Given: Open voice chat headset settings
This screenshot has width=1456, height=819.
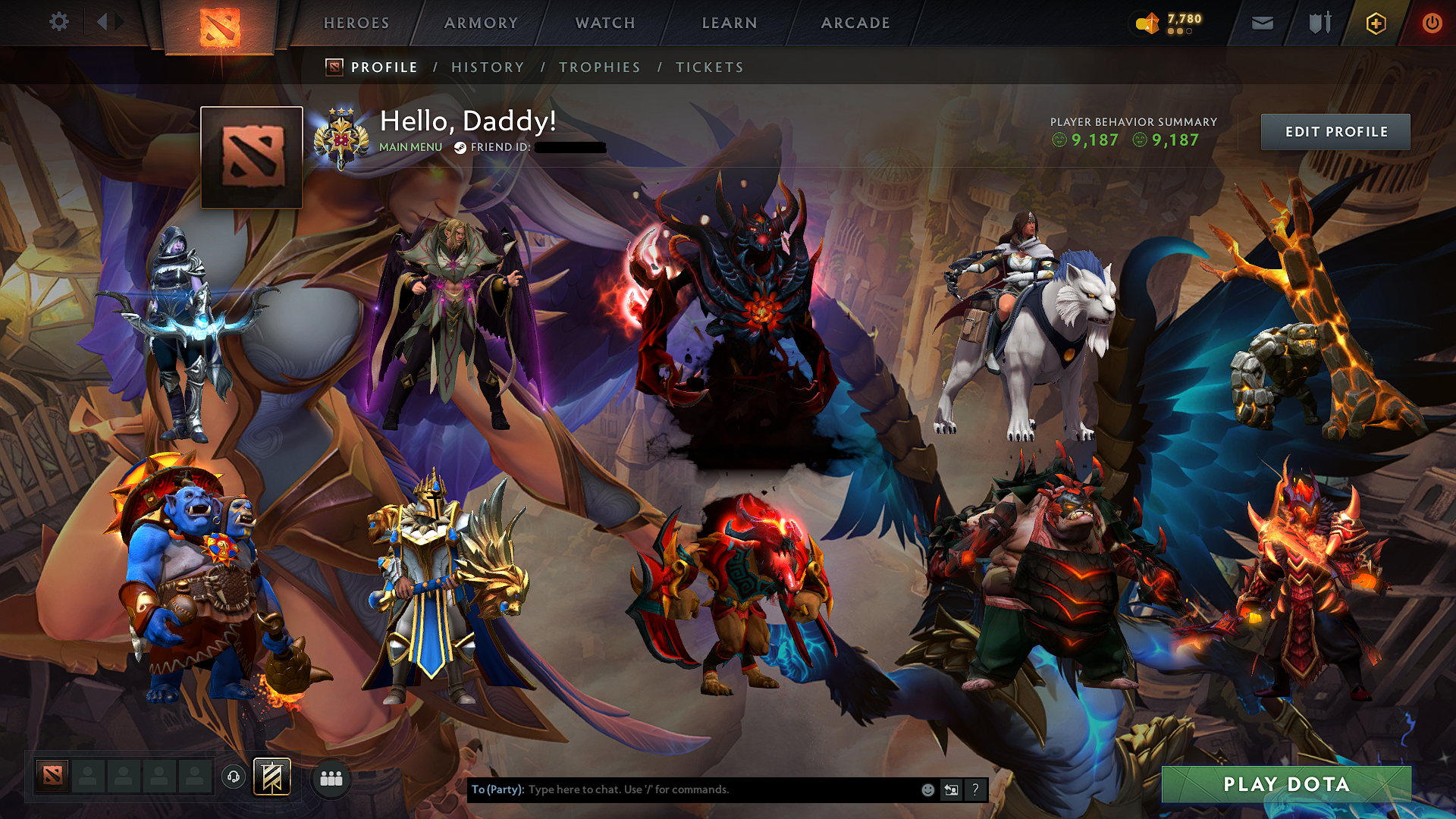Looking at the screenshot, I should [x=234, y=777].
